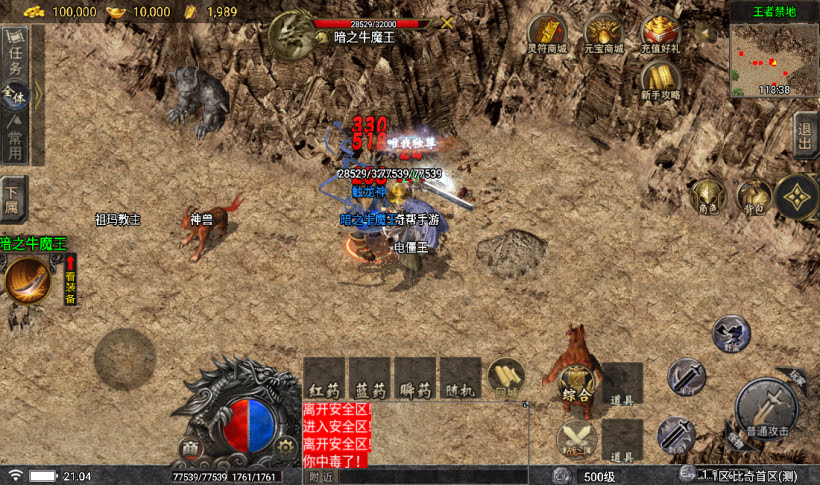Use the 瞬药 instant potion slot
Image resolution: width=820 pixels, height=485 pixels.
414,379
